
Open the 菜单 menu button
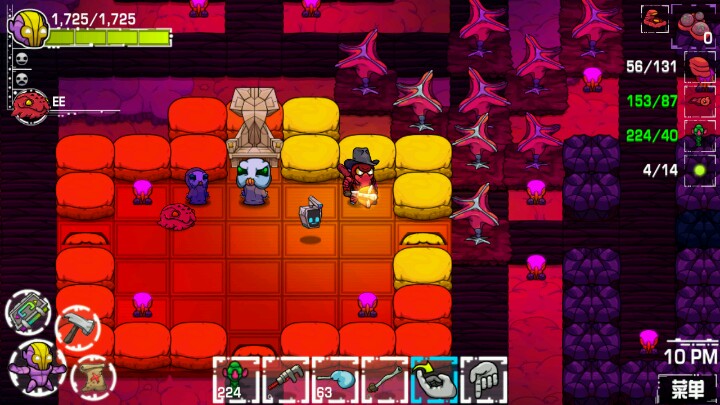point(687,387)
